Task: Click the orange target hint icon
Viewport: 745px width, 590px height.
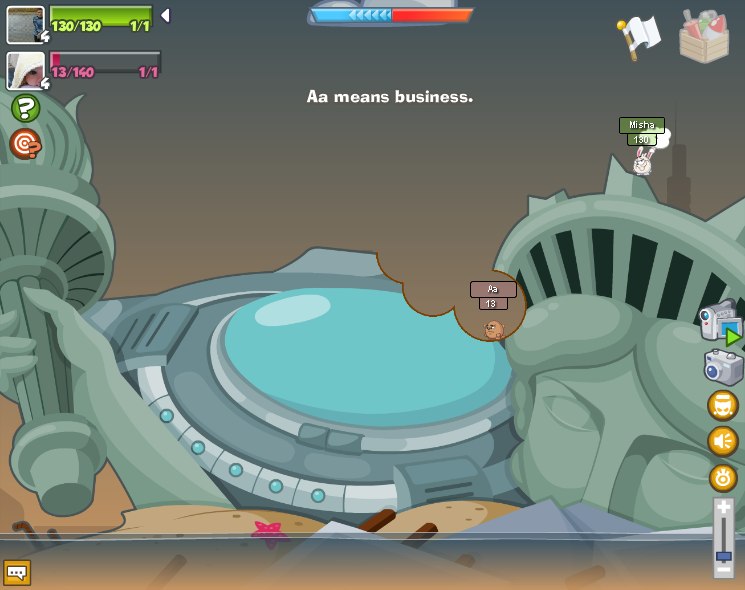Action: 25,144
